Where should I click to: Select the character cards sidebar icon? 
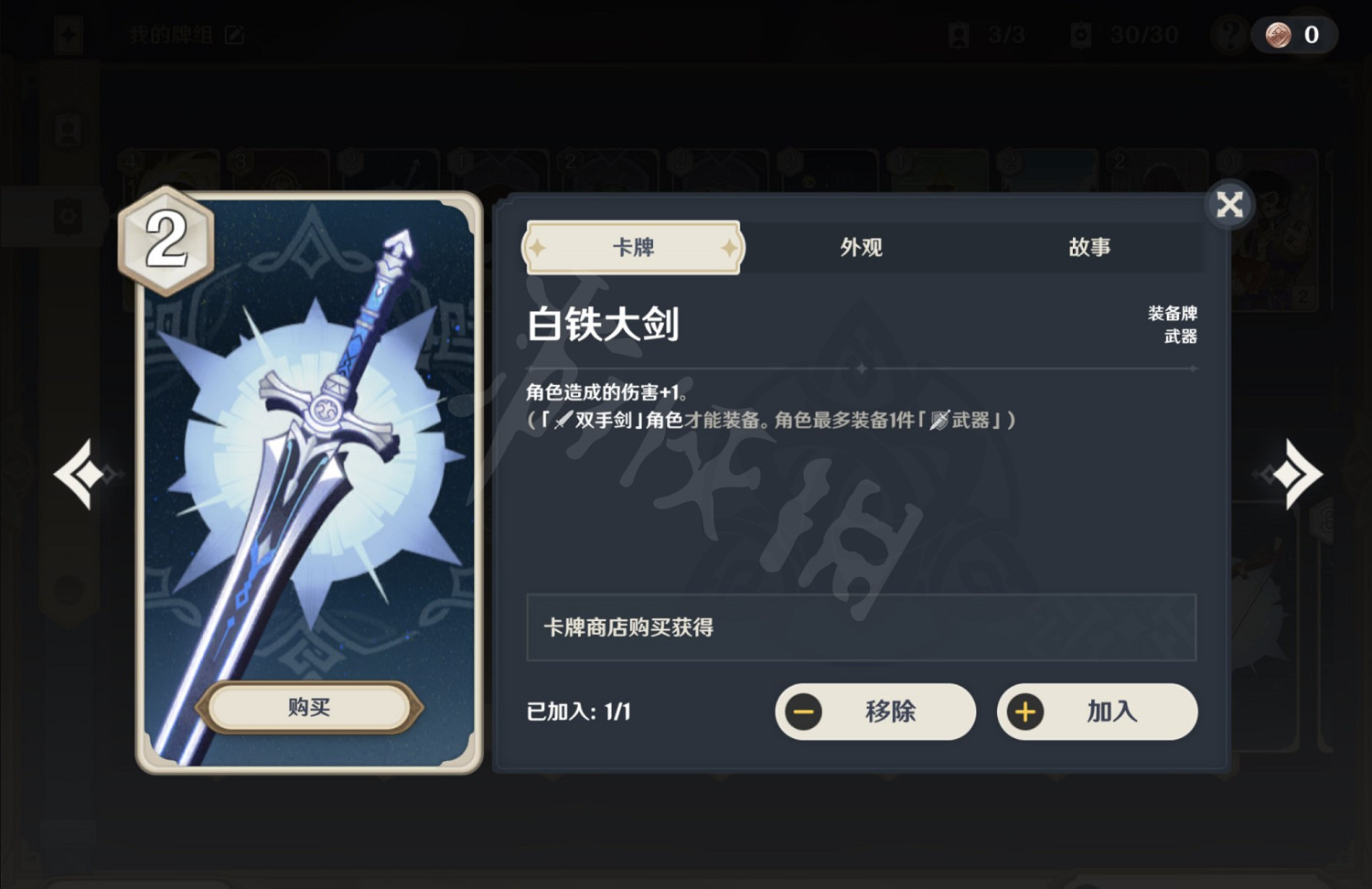pyautogui.click(x=65, y=131)
